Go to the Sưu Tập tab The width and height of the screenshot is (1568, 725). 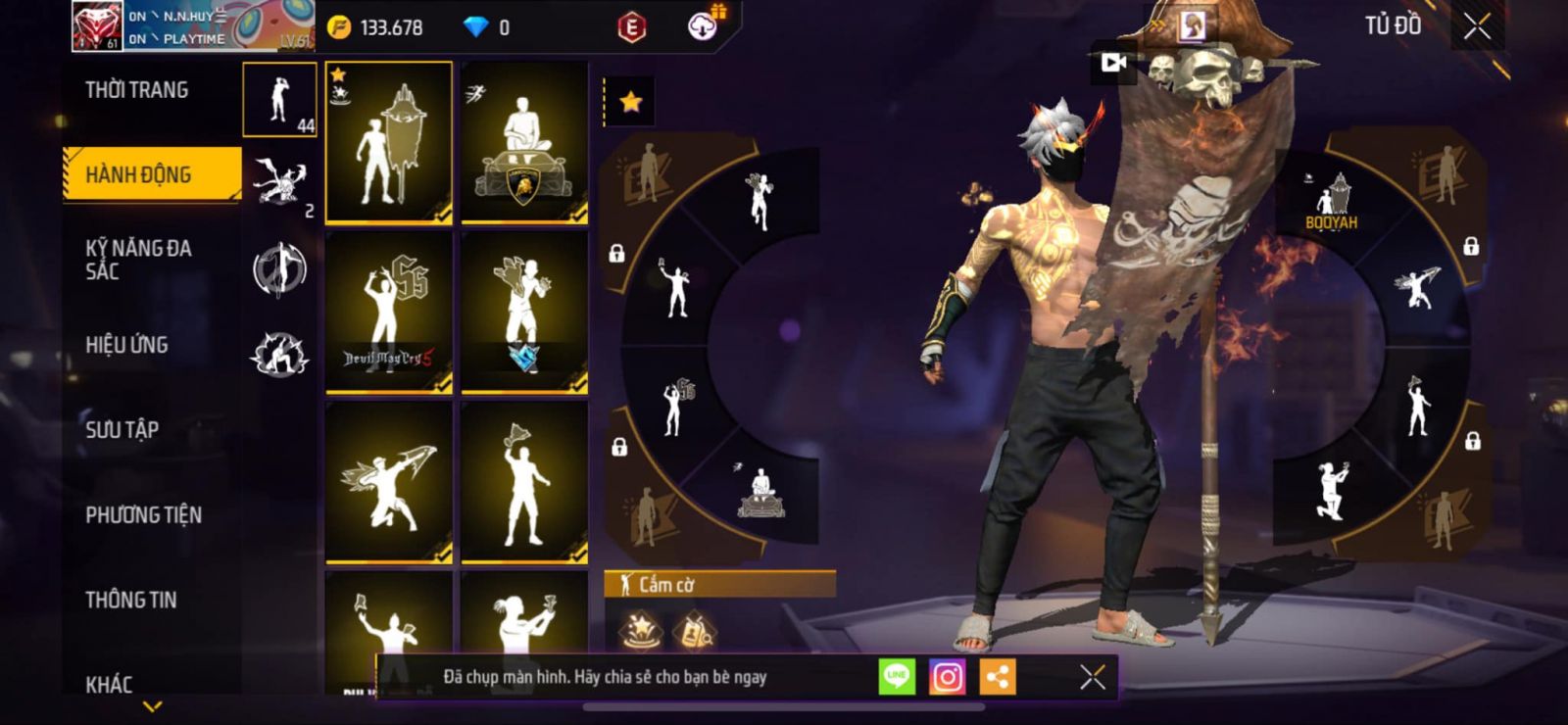[x=122, y=429]
